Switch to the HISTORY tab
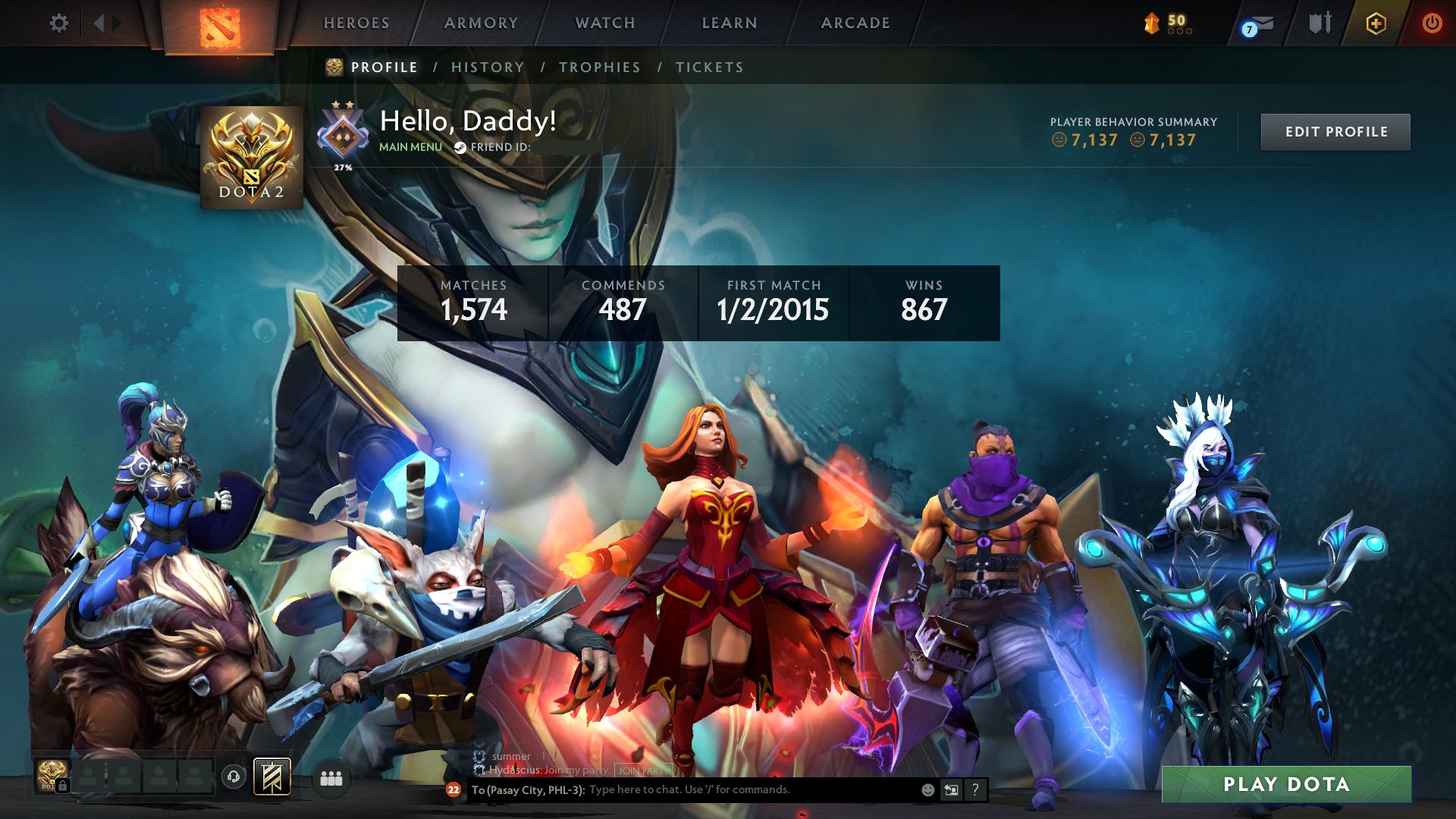This screenshot has height=819, width=1456. tap(486, 67)
